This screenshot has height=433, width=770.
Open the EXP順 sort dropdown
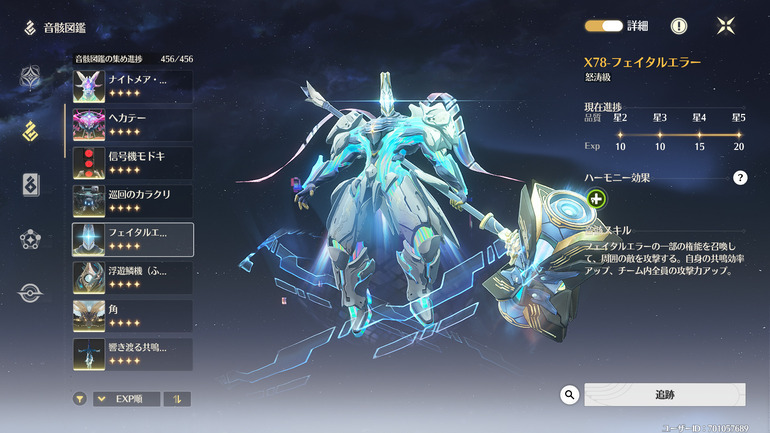[x=126, y=399]
